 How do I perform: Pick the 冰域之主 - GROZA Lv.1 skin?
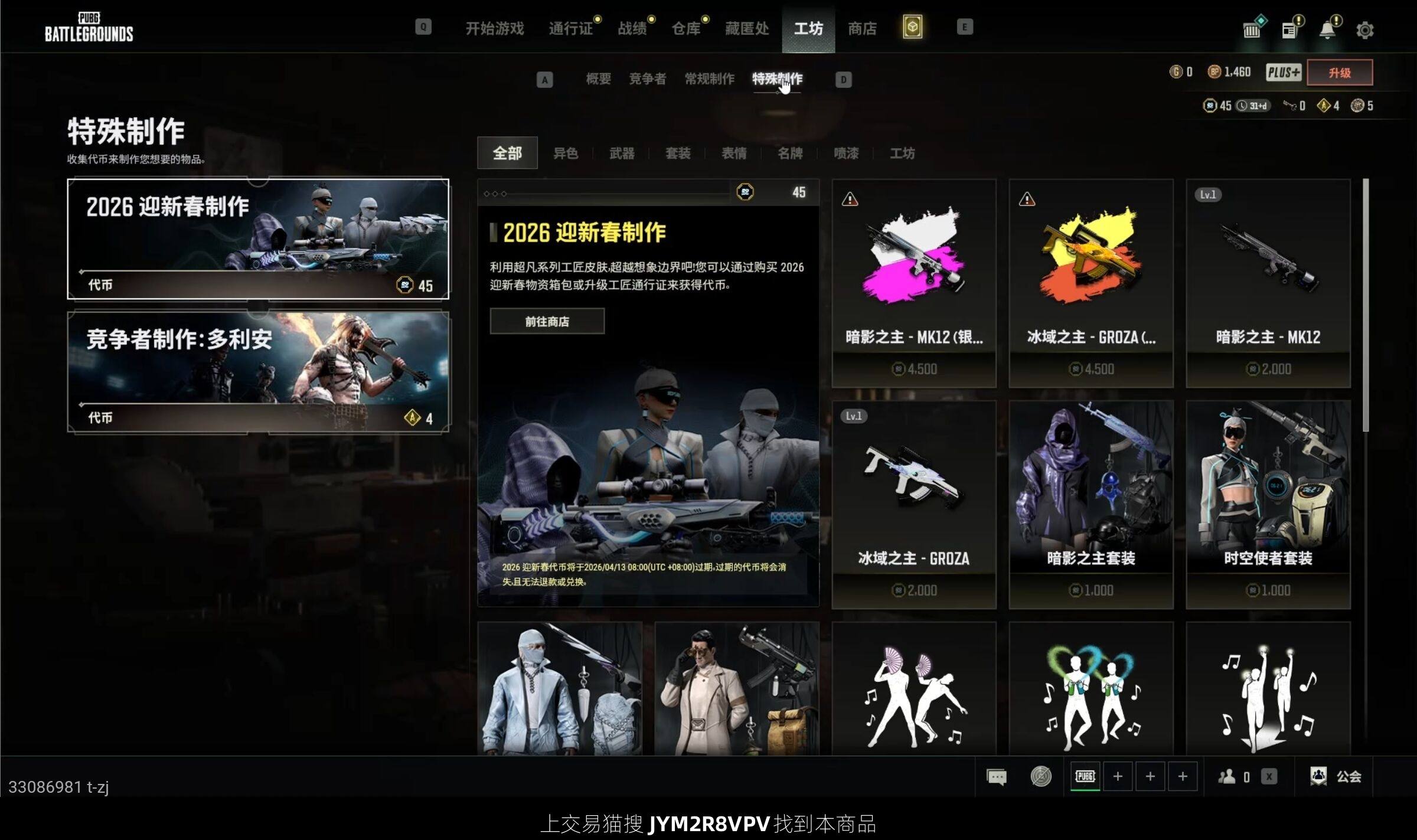913,505
